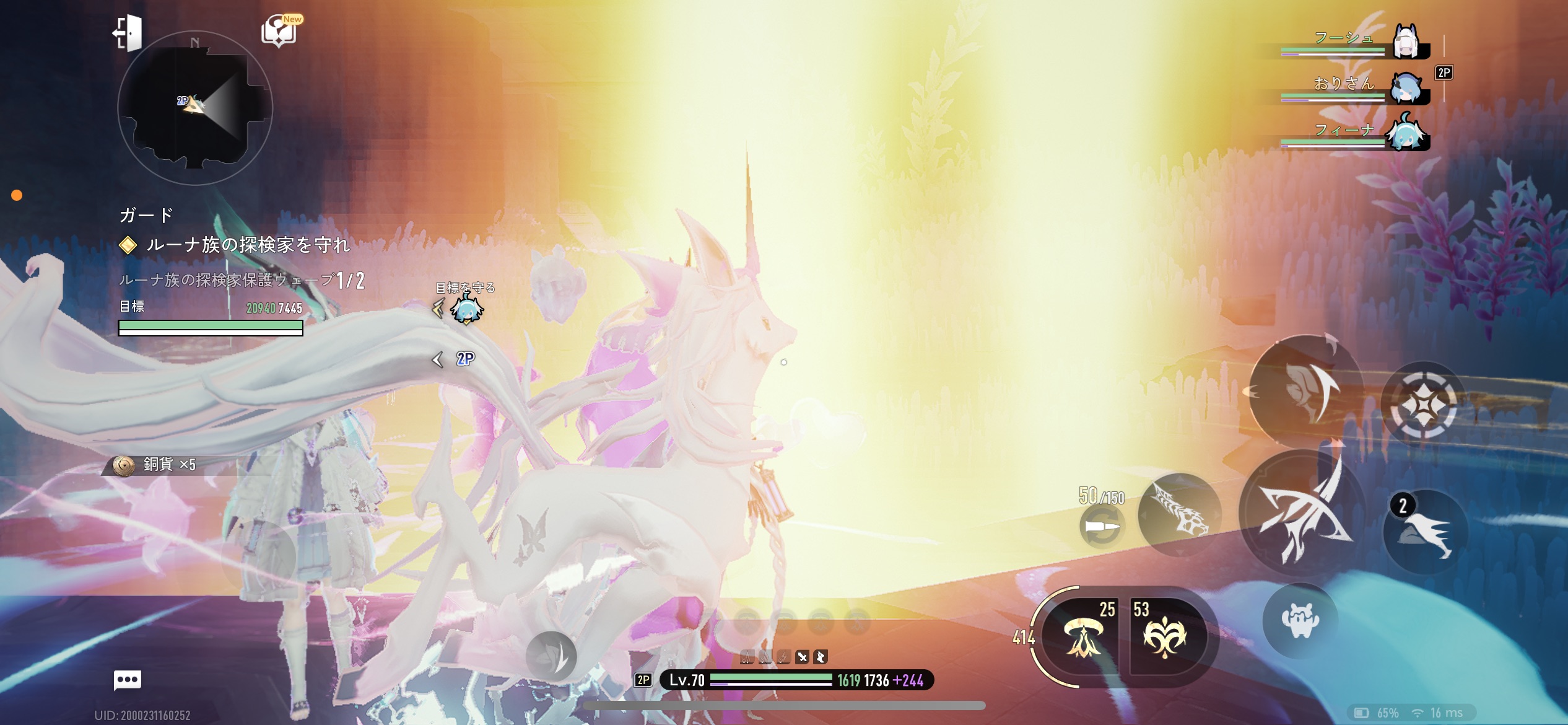This screenshot has height=725, width=1568.
Task: Use the dodge dash with 2 charges
Action: [x=1426, y=532]
